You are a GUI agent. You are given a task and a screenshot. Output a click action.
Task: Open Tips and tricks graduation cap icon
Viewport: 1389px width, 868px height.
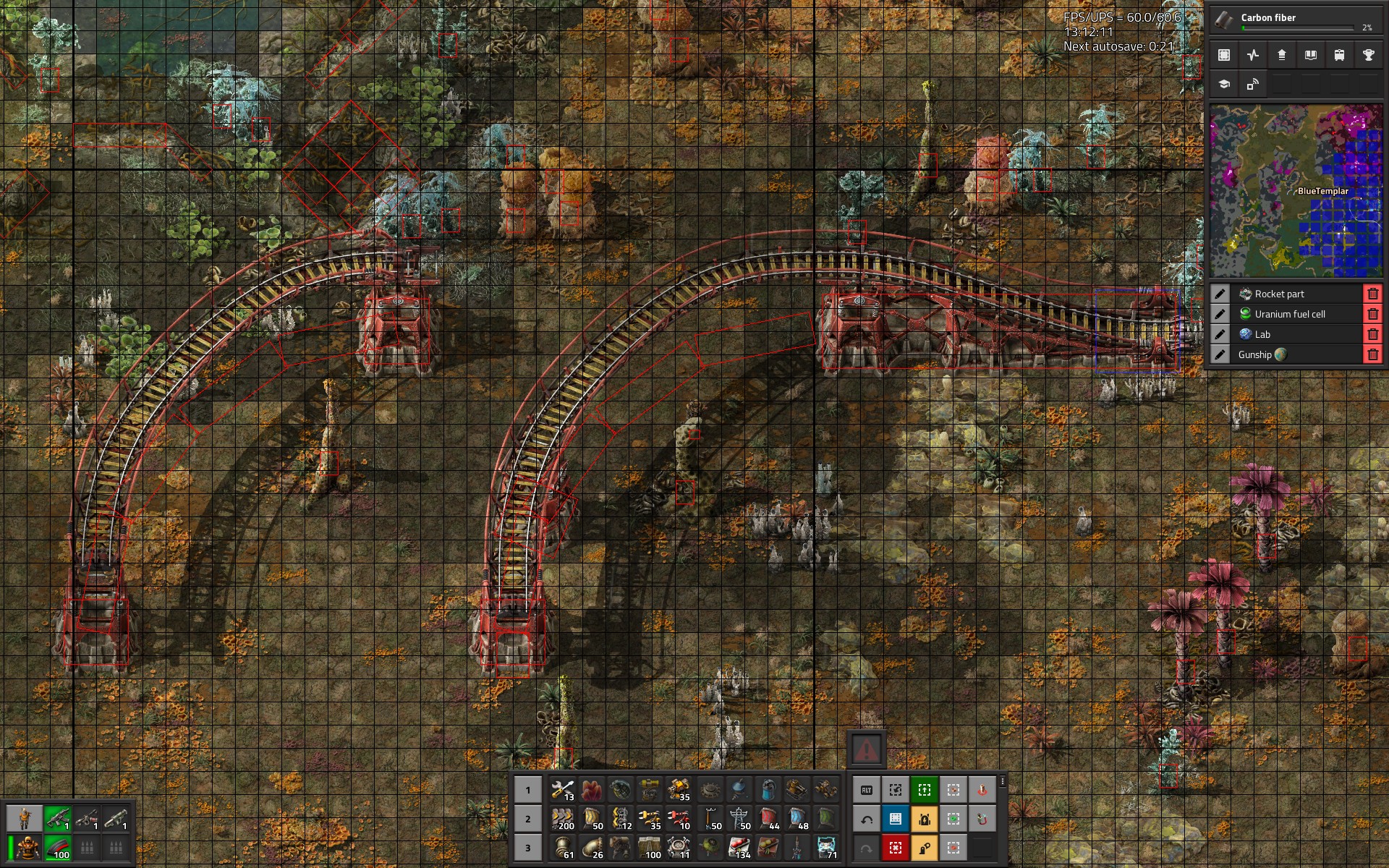tap(1224, 85)
